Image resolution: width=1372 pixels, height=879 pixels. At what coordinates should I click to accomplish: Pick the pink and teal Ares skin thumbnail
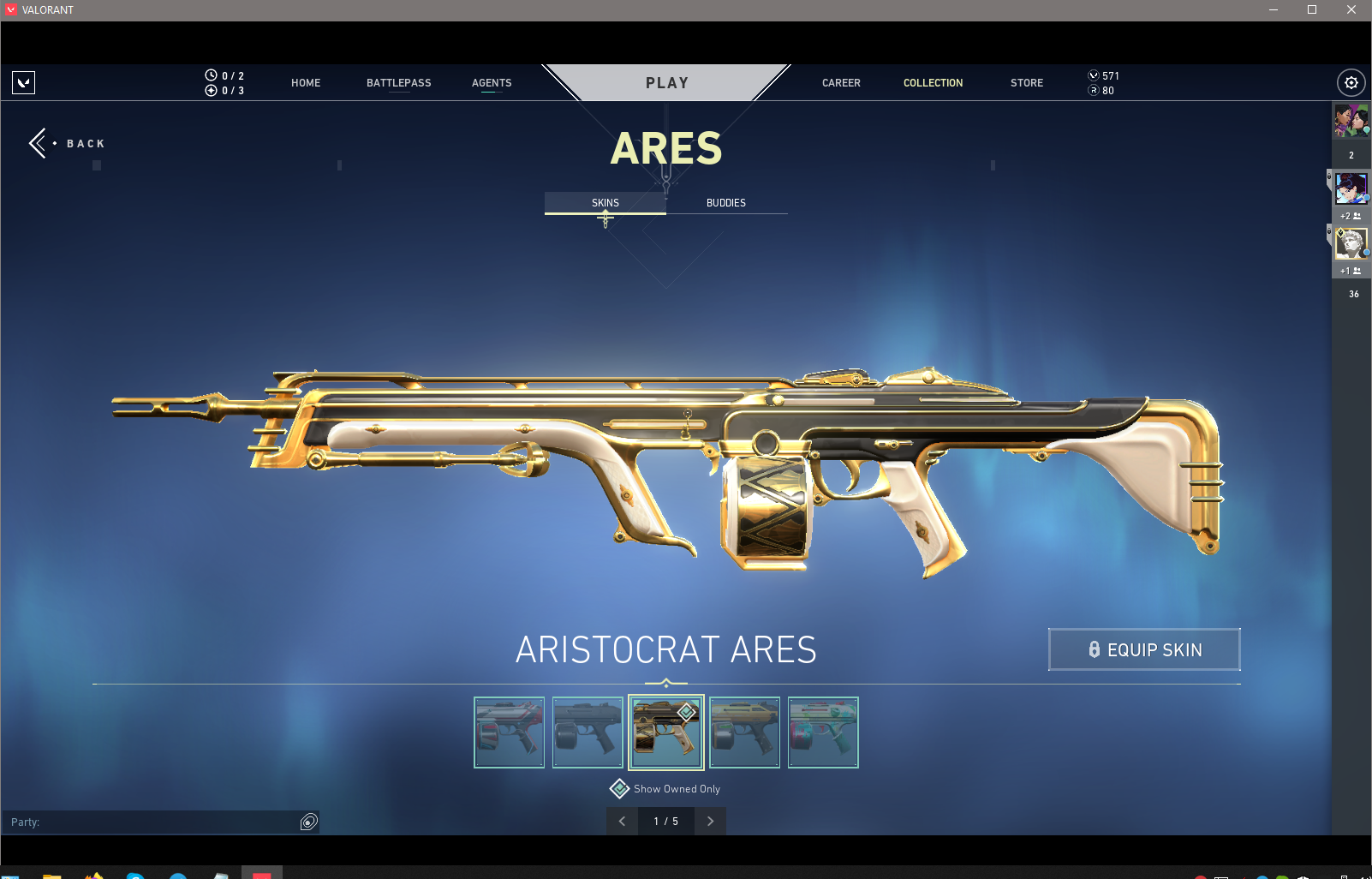click(823, 732)
